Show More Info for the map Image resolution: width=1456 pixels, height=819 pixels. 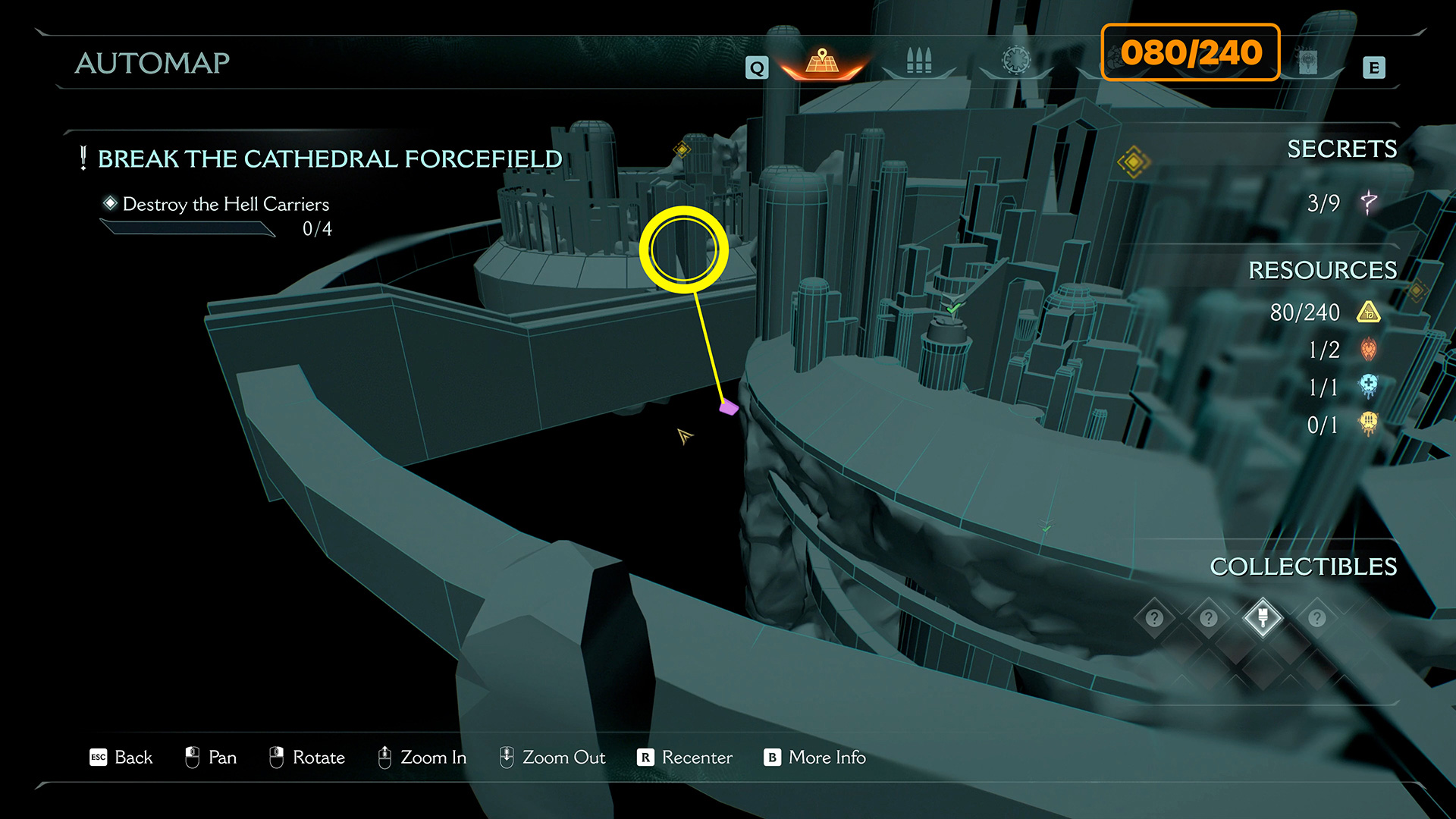coord(815,758)
